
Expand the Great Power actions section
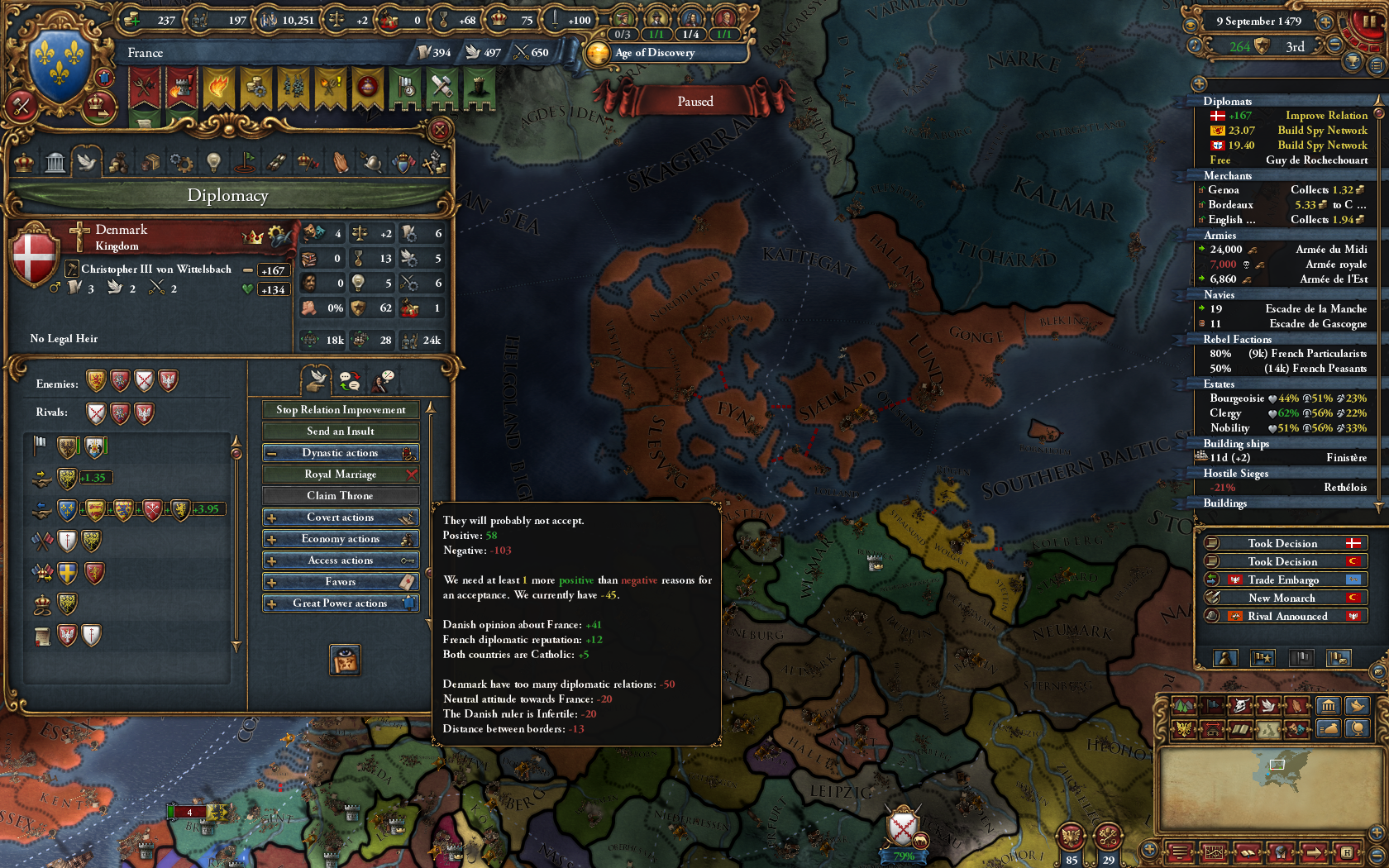(x=341, y=603)
